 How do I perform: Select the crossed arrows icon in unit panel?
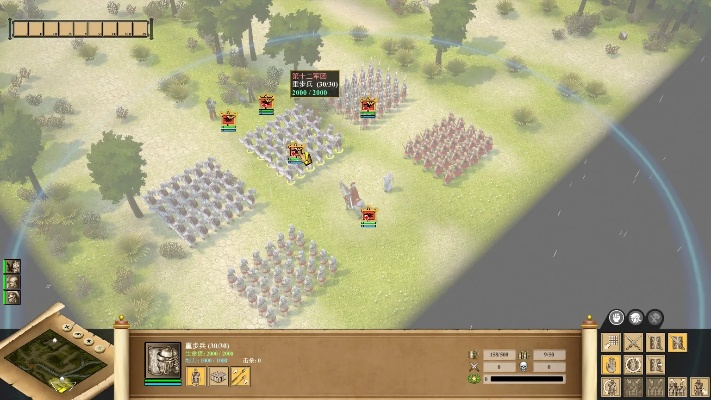(x=240, y=376)
